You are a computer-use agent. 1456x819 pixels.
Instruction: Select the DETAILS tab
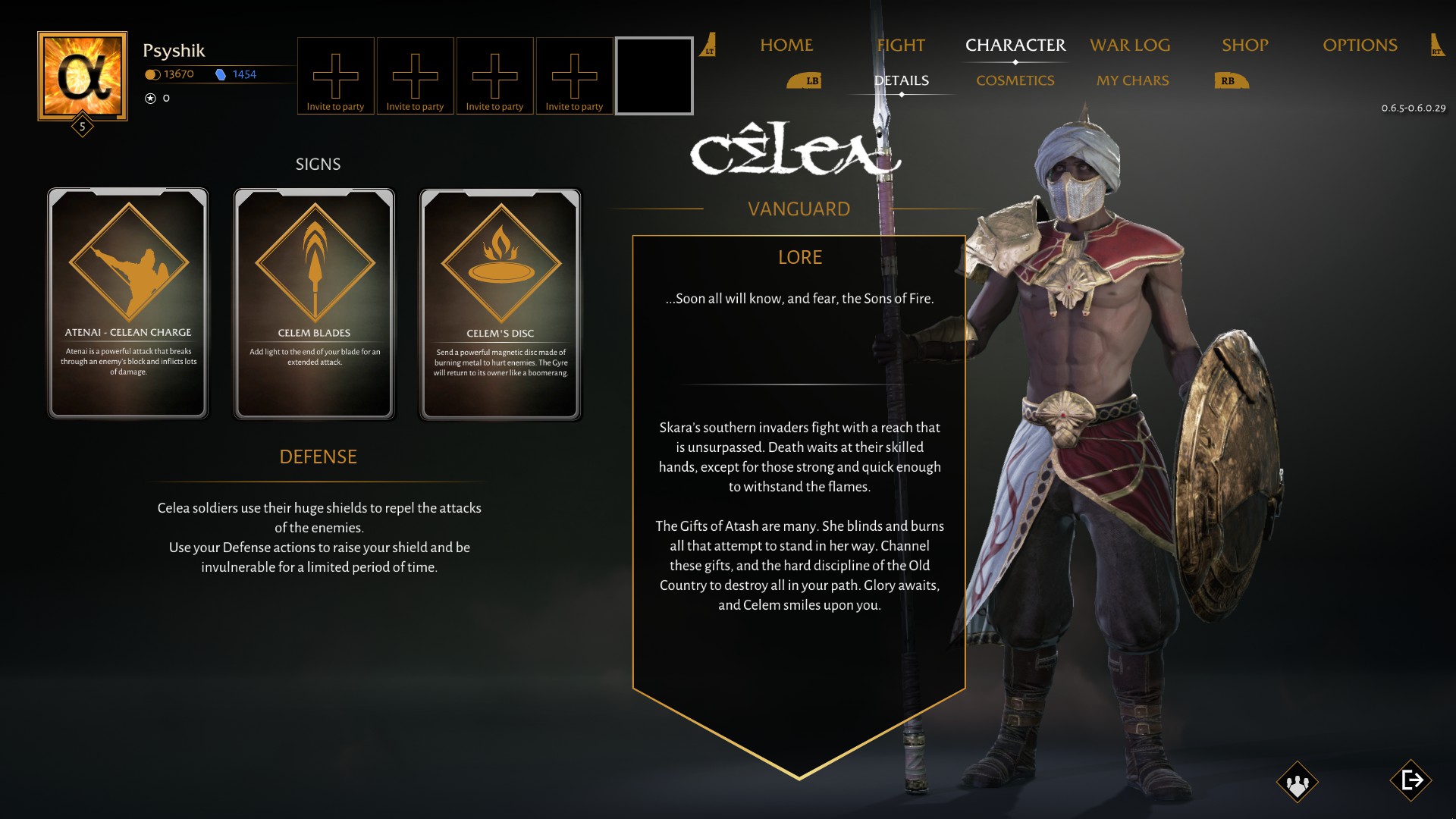(901, 80)
